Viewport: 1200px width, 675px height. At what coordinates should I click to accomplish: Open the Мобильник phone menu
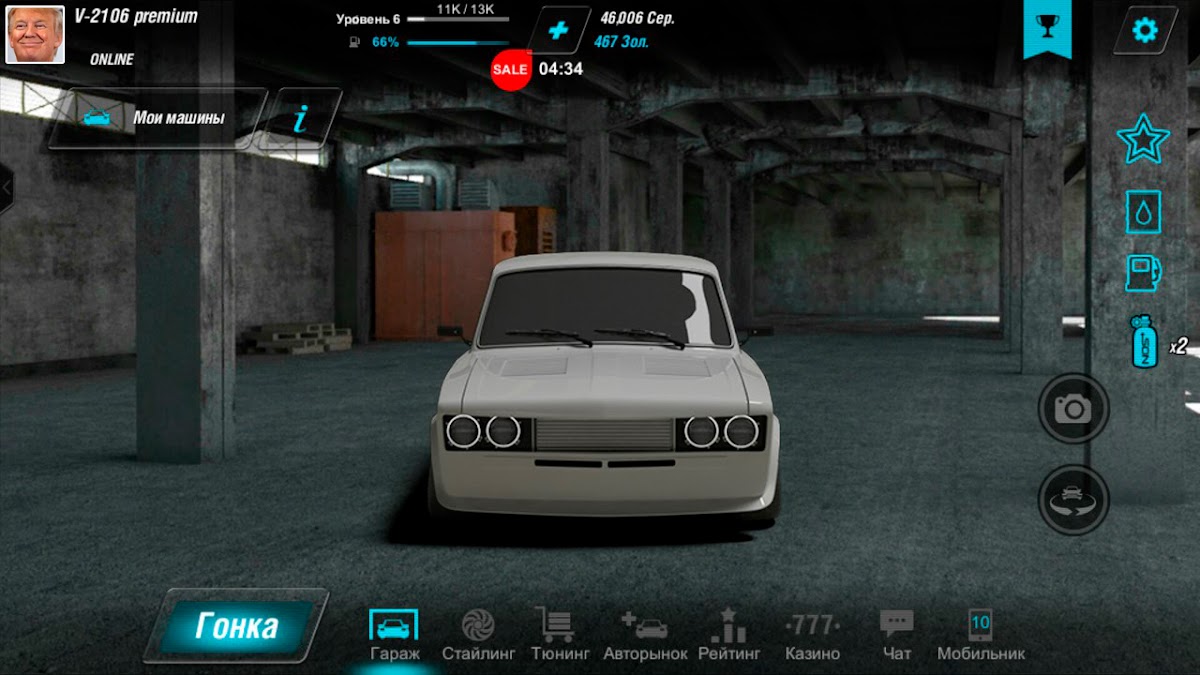point(980,634)
